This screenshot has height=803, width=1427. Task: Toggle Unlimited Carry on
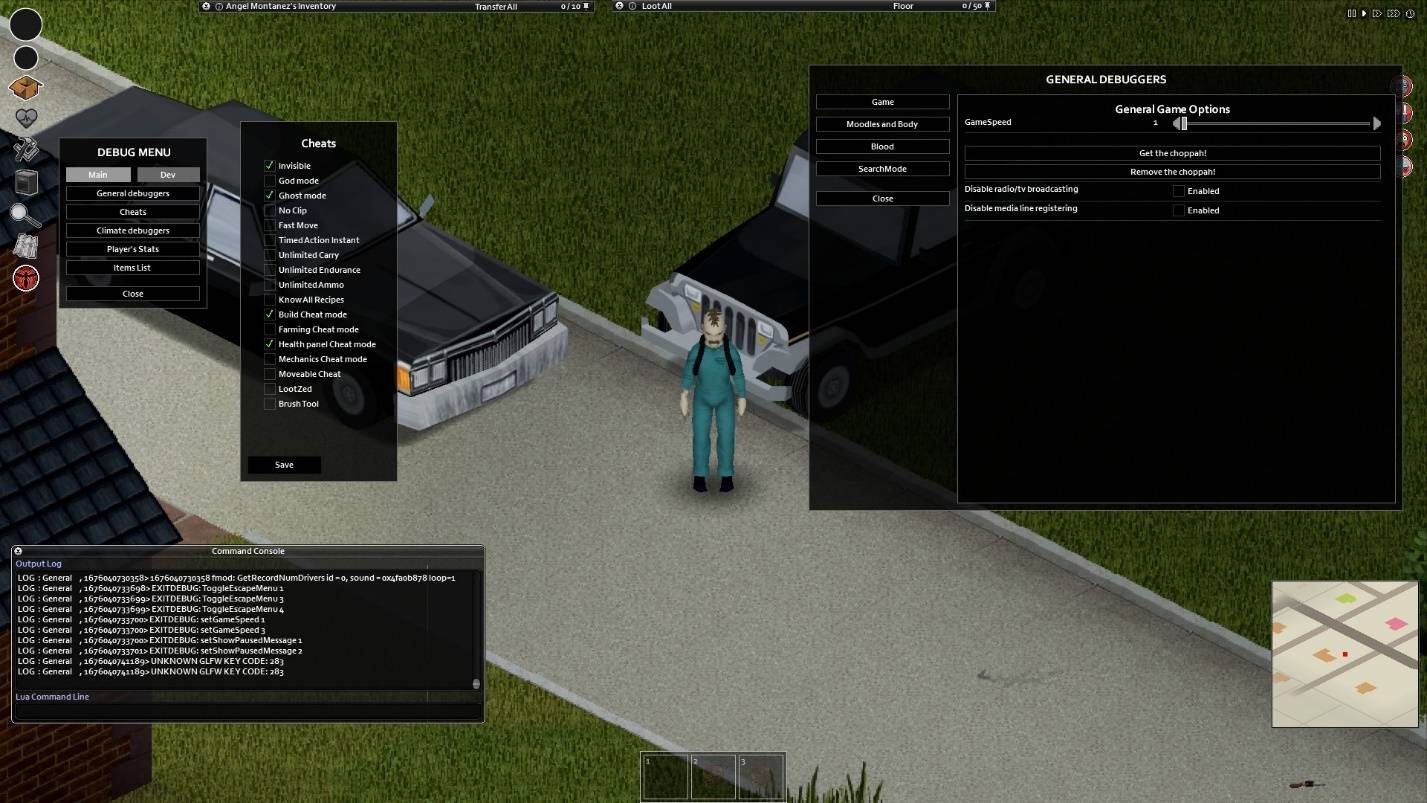click(269, 254)
